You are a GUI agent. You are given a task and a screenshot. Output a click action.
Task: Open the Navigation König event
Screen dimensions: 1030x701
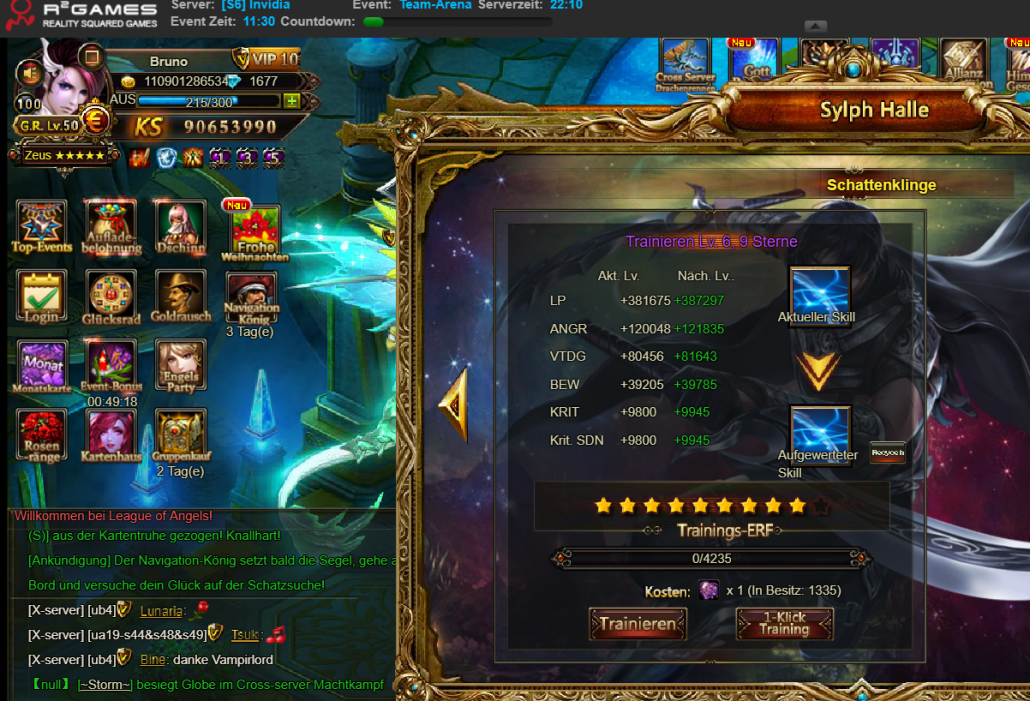tap(251, 295)
